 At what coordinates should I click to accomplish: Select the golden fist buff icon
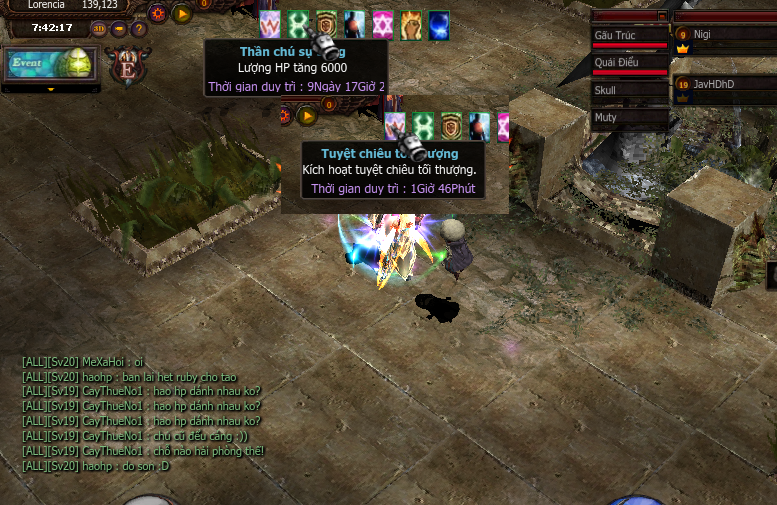410,24
